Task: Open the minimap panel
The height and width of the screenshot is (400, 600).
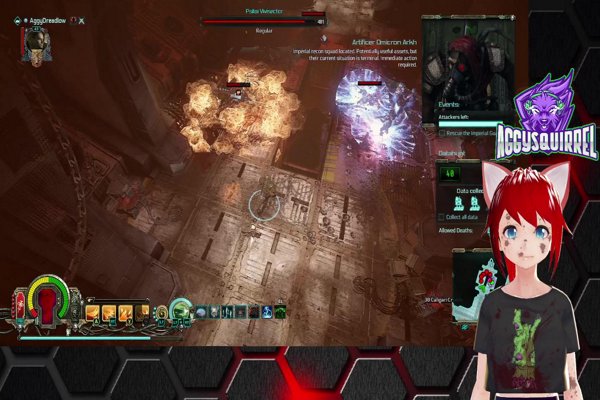Action: click(470, 285)
